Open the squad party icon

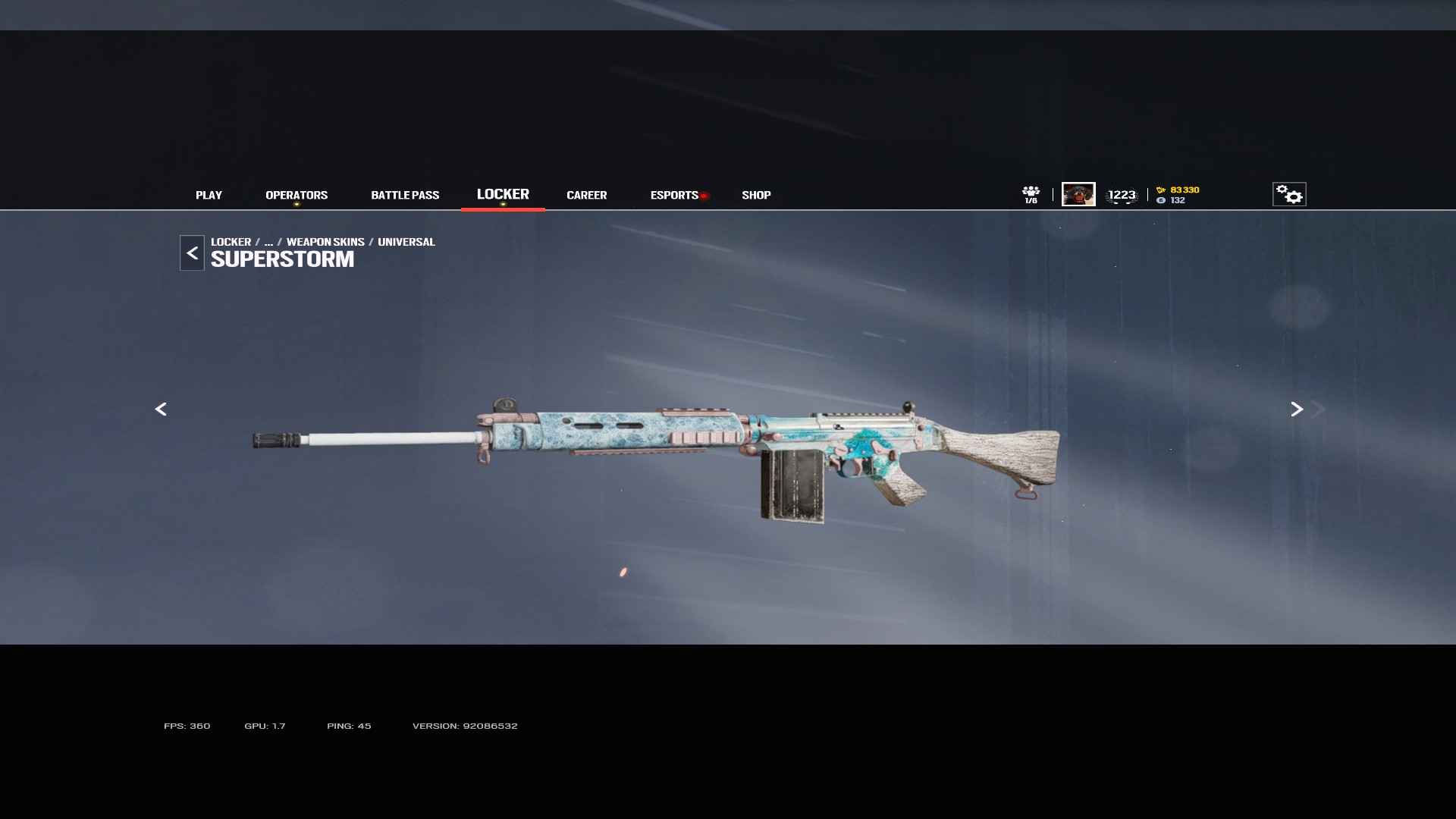[x=1031, y=194]
